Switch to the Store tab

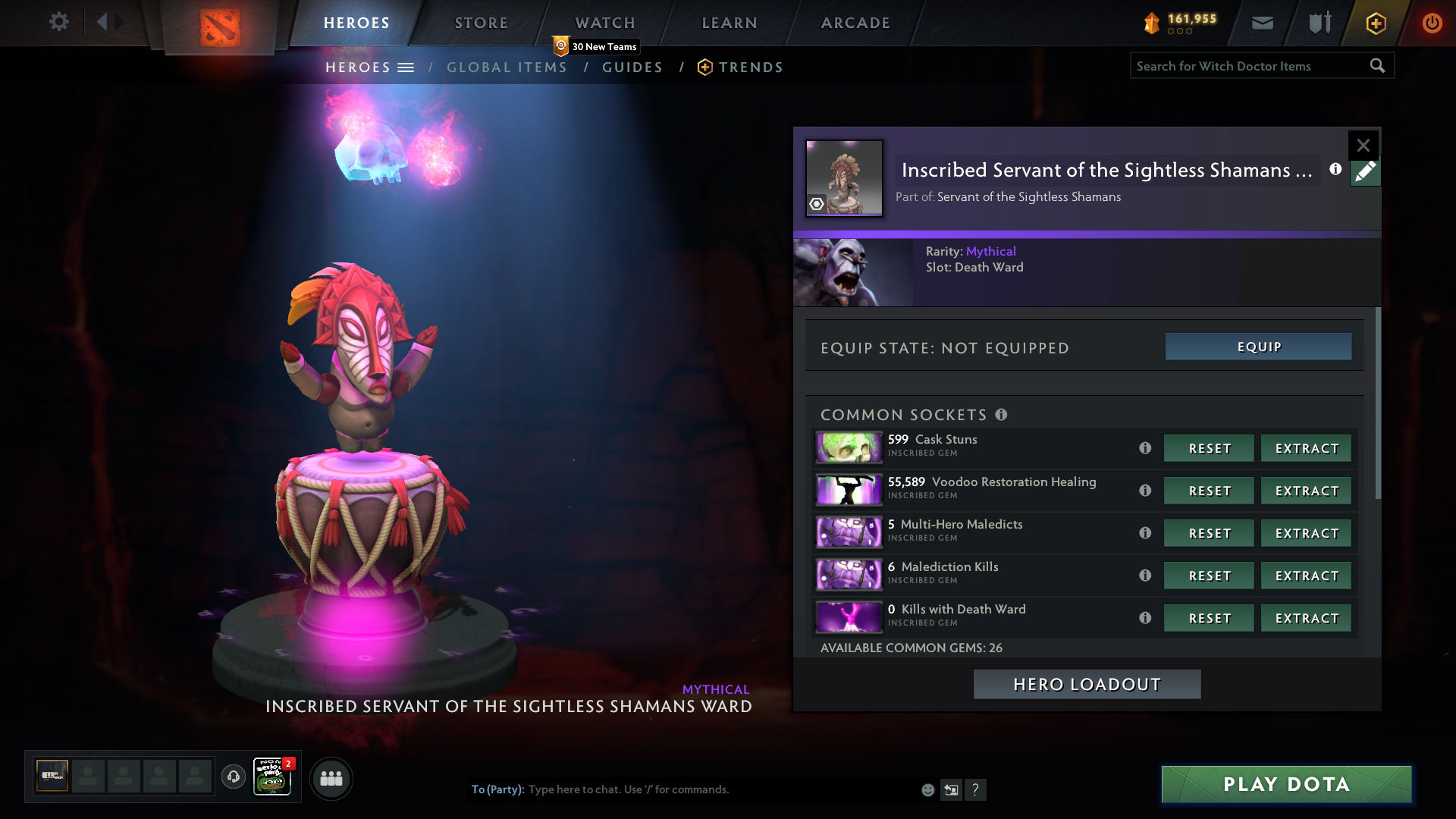[x=482, y=23]
